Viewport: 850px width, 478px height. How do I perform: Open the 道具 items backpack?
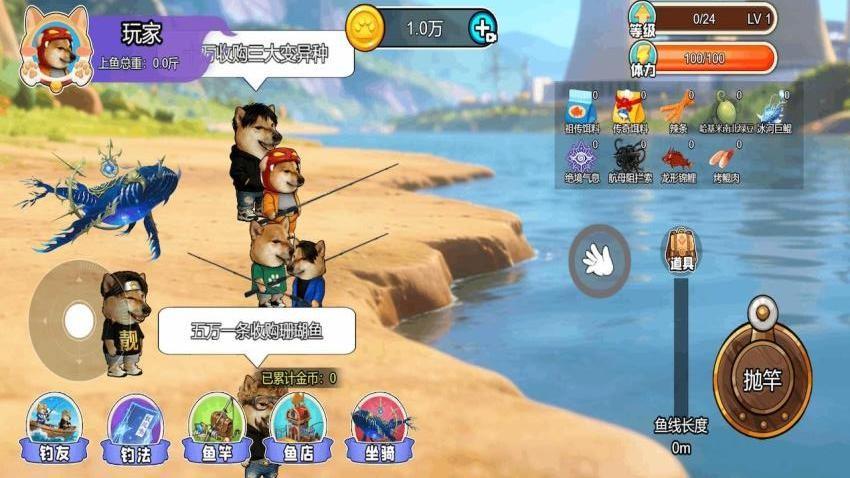click(681, 248)
